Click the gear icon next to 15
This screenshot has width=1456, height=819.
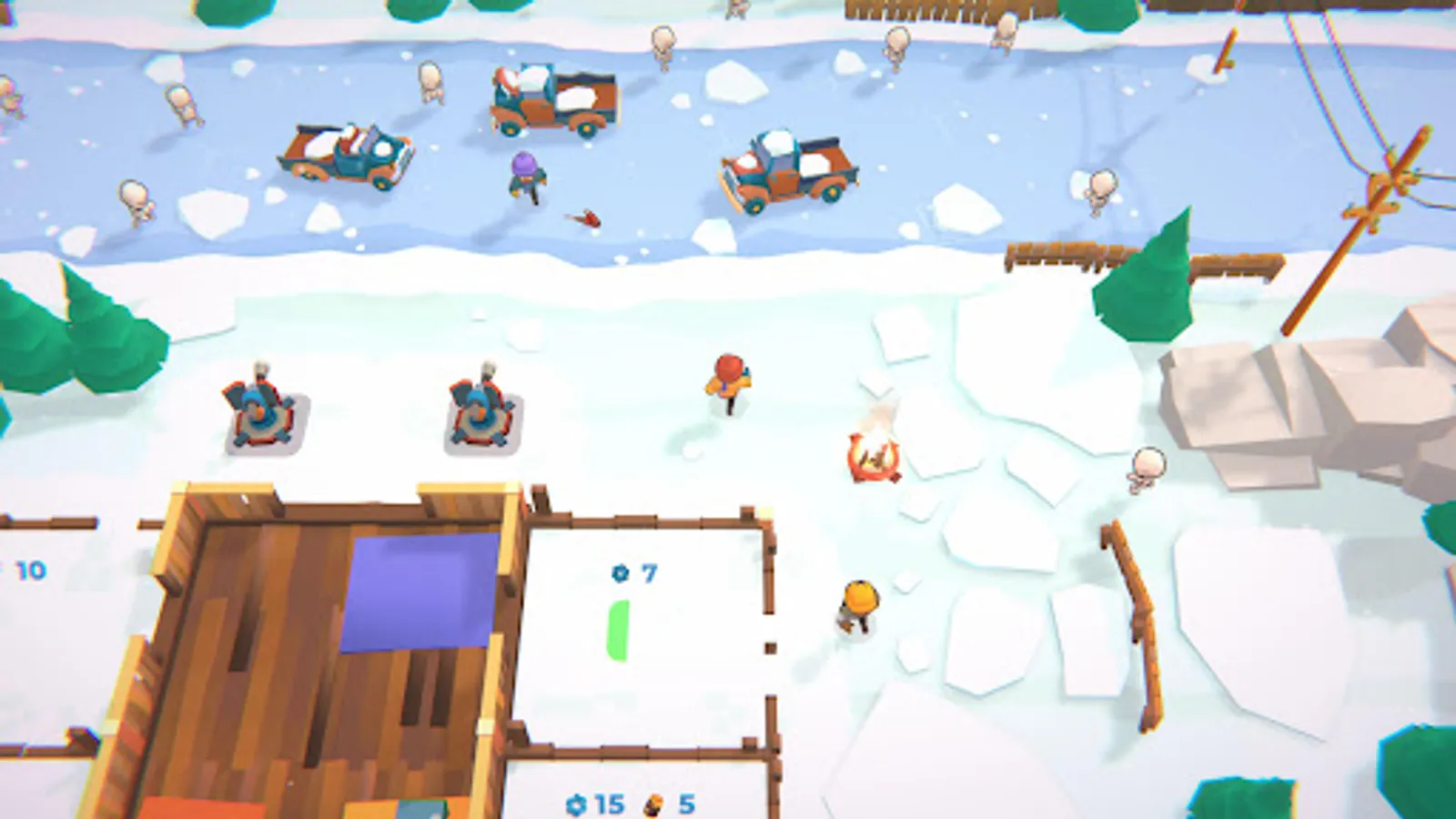[579, 804]
